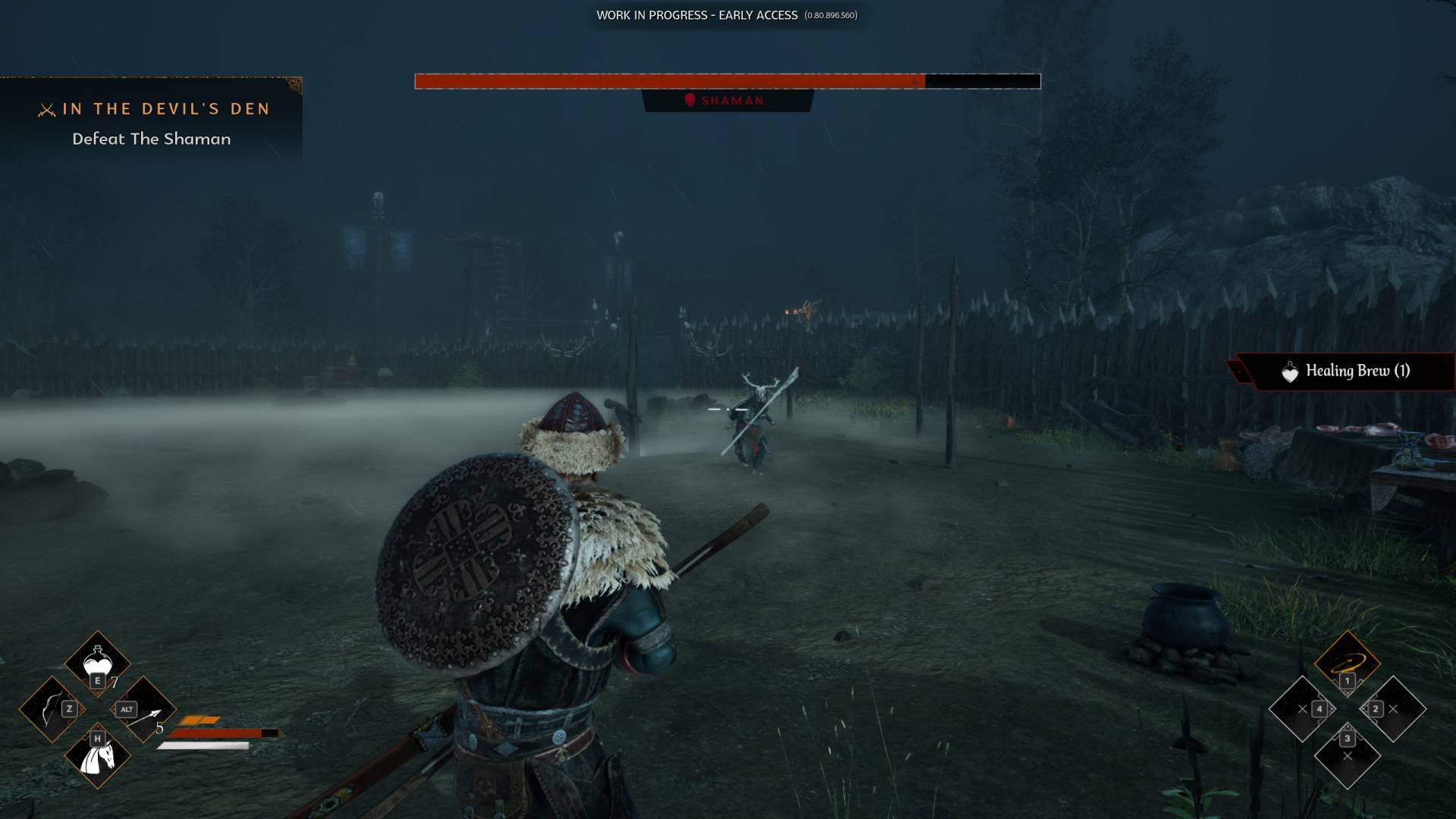Open the In The Devil's Den quest tracker

(x=152, y=122)
